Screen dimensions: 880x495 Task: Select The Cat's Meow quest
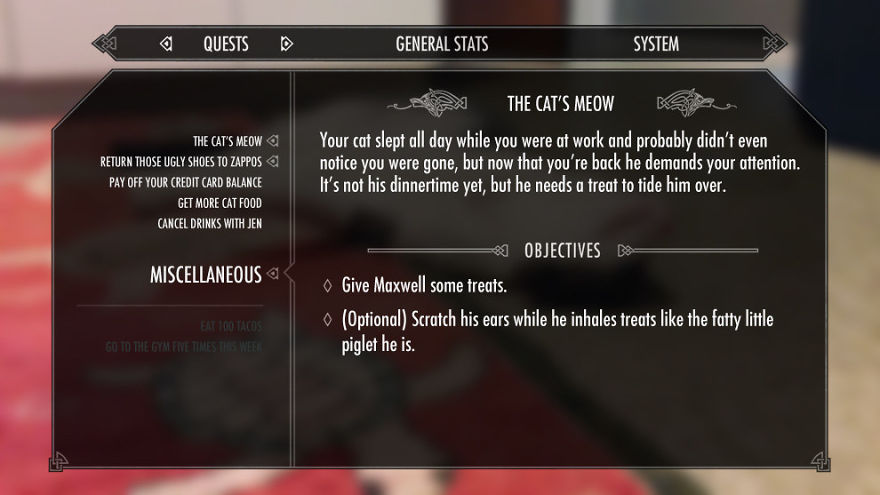227,141
